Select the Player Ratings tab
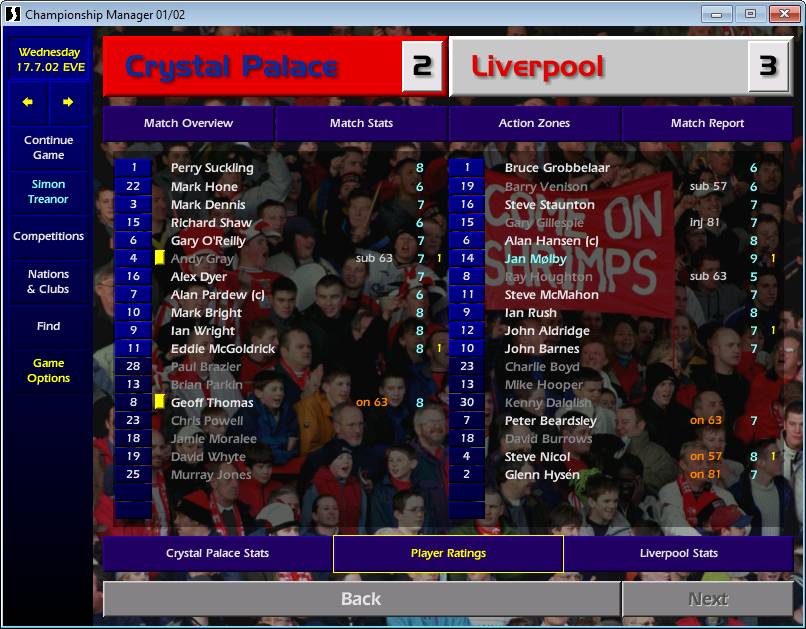Image resolution: width=806 pixels, height=629 pixels. tap(448, 553)
